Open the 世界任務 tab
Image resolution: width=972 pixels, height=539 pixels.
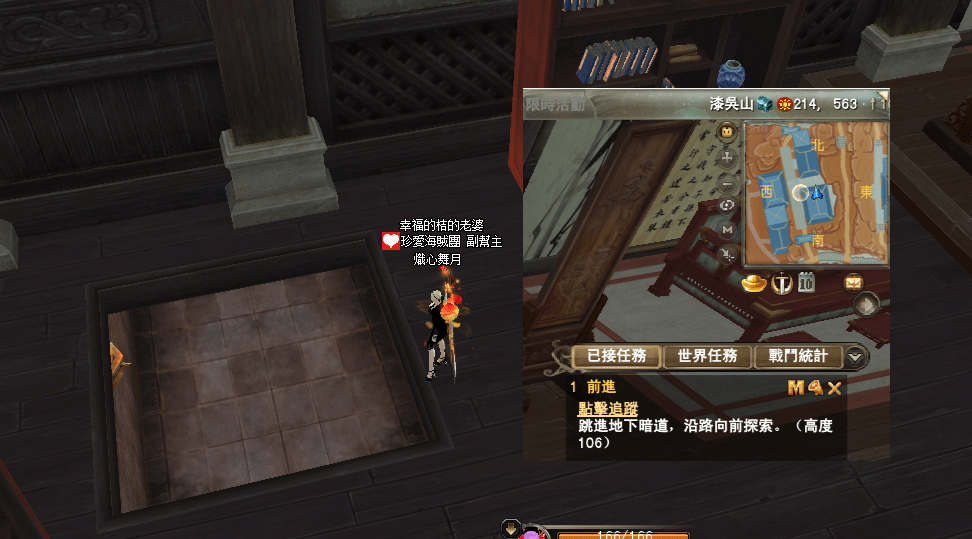(x=707, y=356)
